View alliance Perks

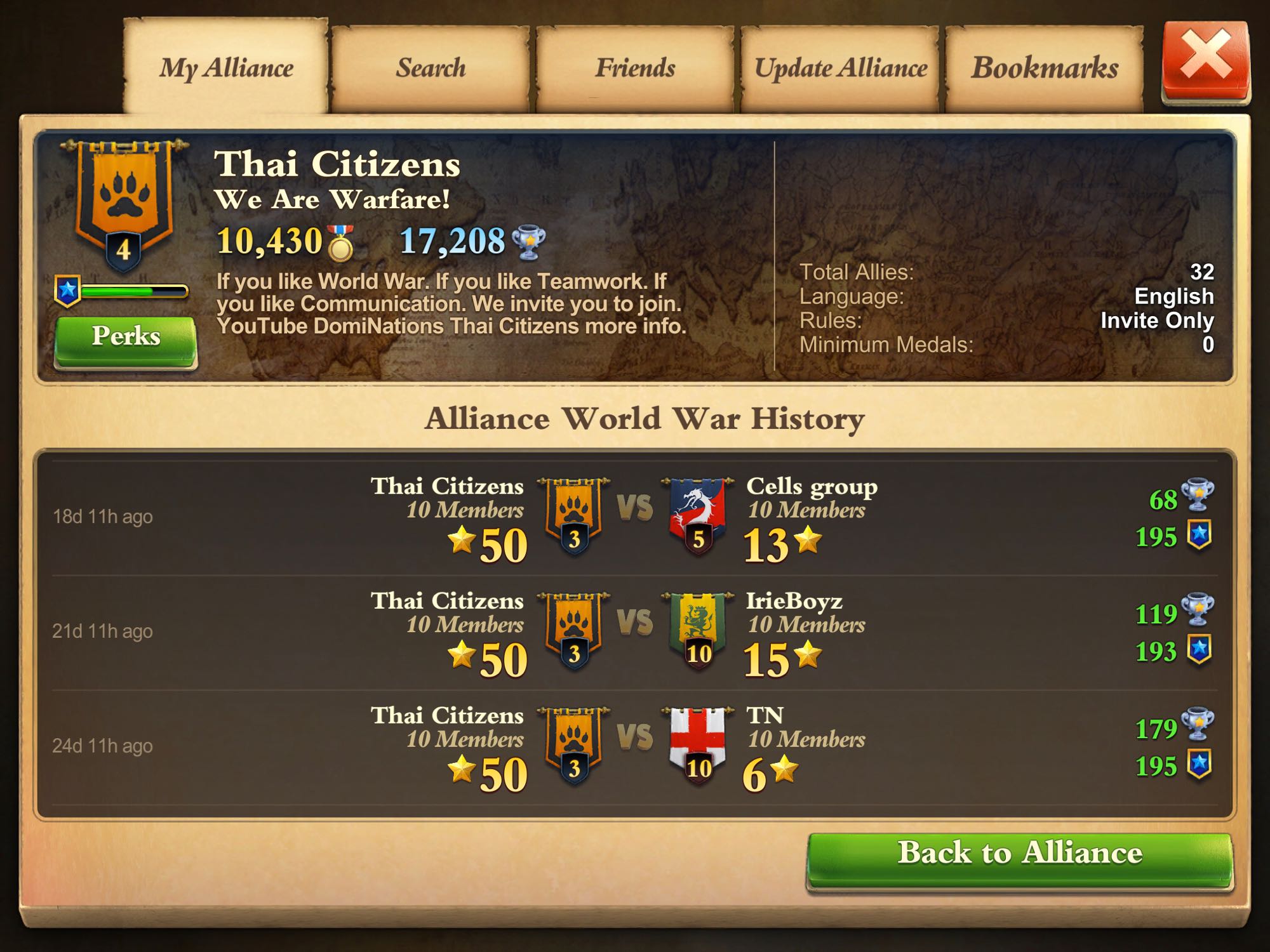pos(126,336)
